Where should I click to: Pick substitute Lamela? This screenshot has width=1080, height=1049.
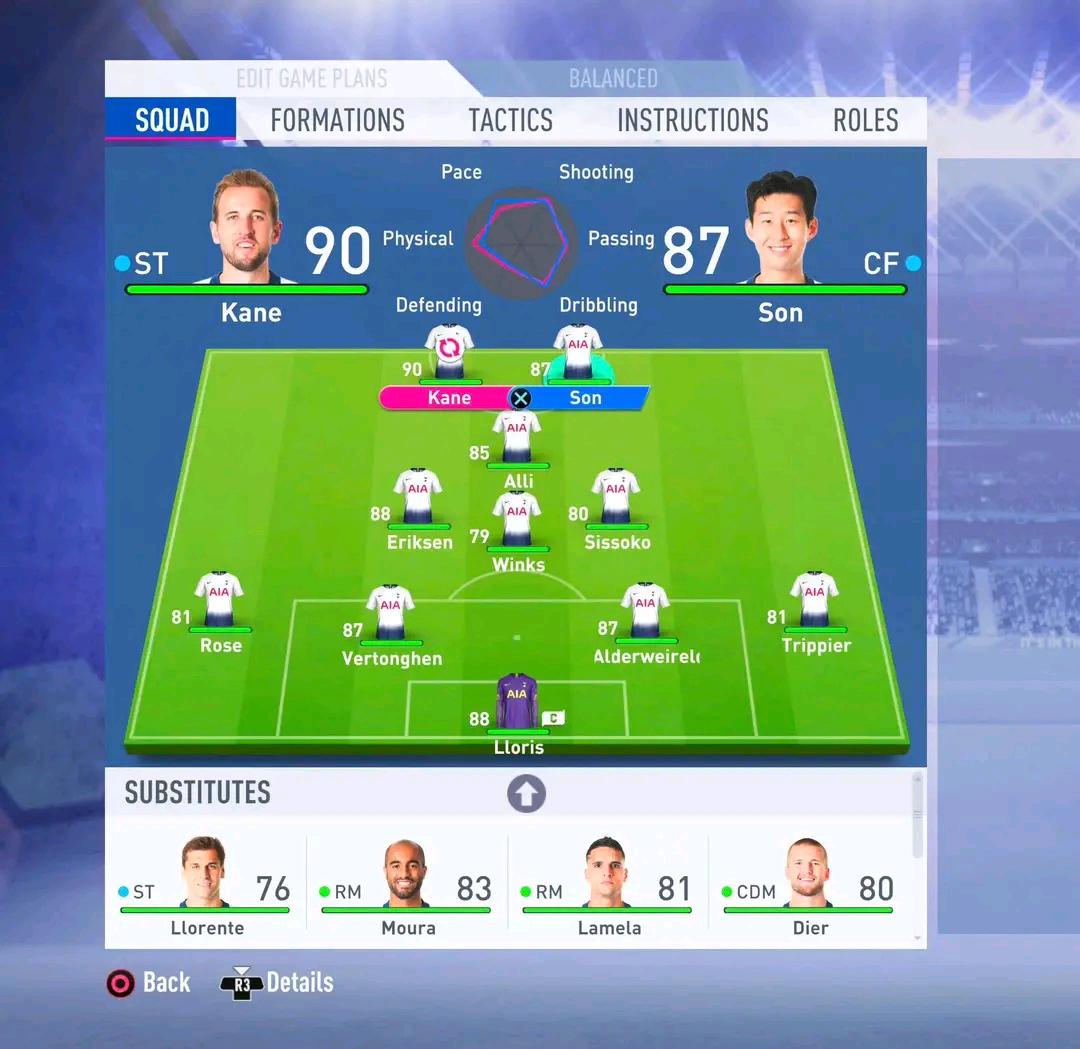(x=608, y=886)
